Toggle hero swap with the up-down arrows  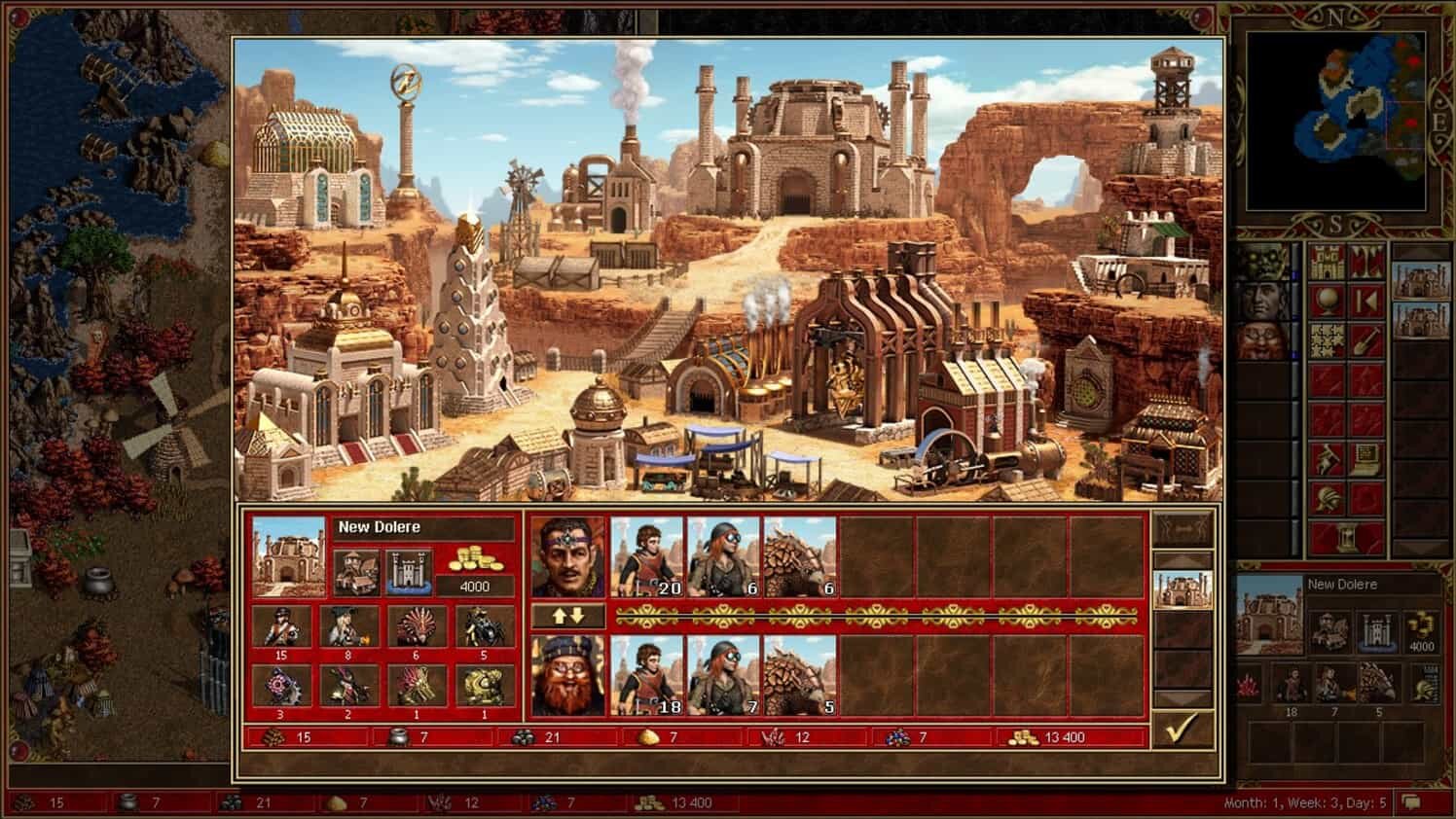click(x=569, y=613)
